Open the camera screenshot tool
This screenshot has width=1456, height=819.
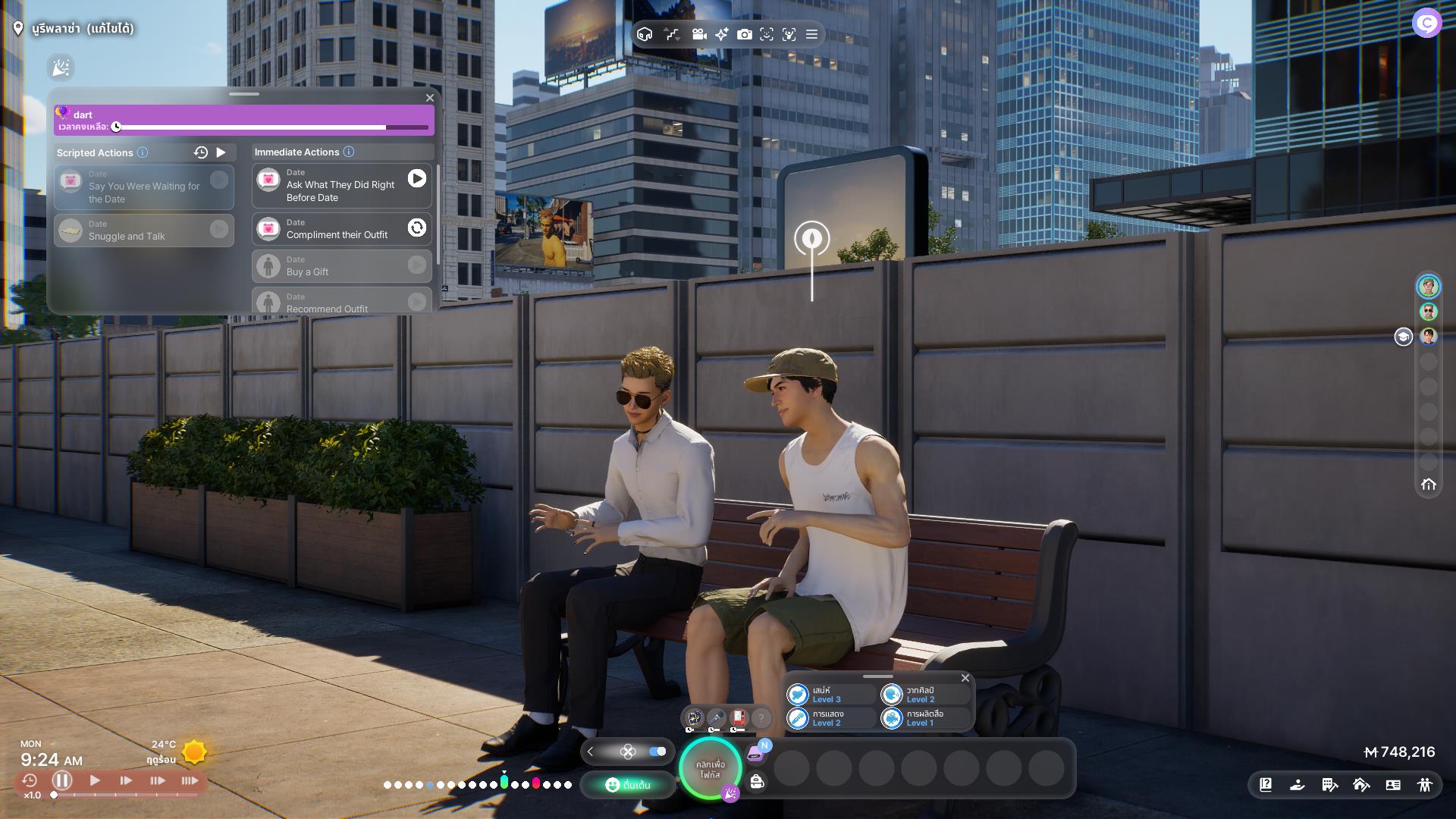point(745,34)
